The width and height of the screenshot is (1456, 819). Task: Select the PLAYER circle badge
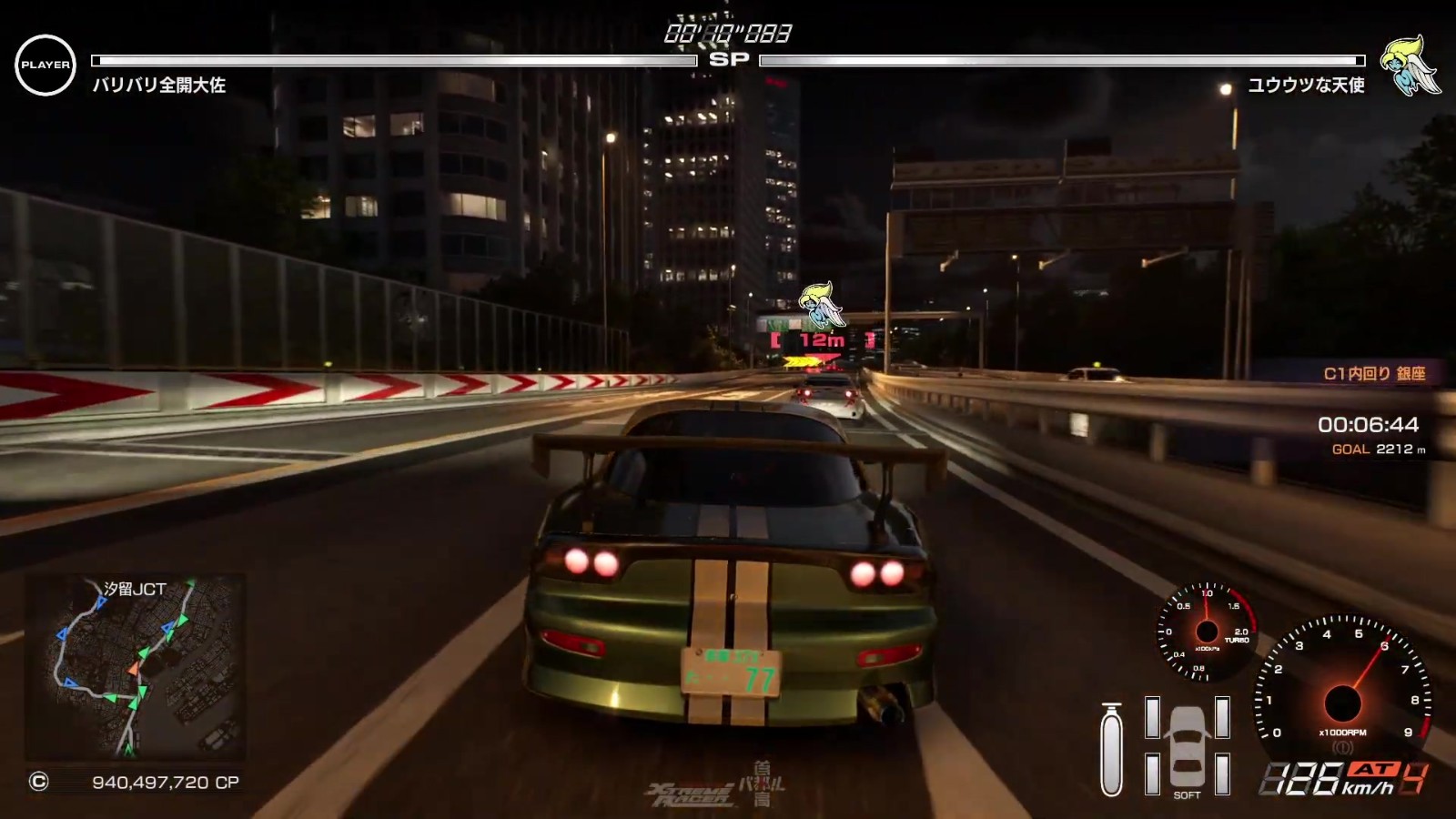(x=45, y=65)
